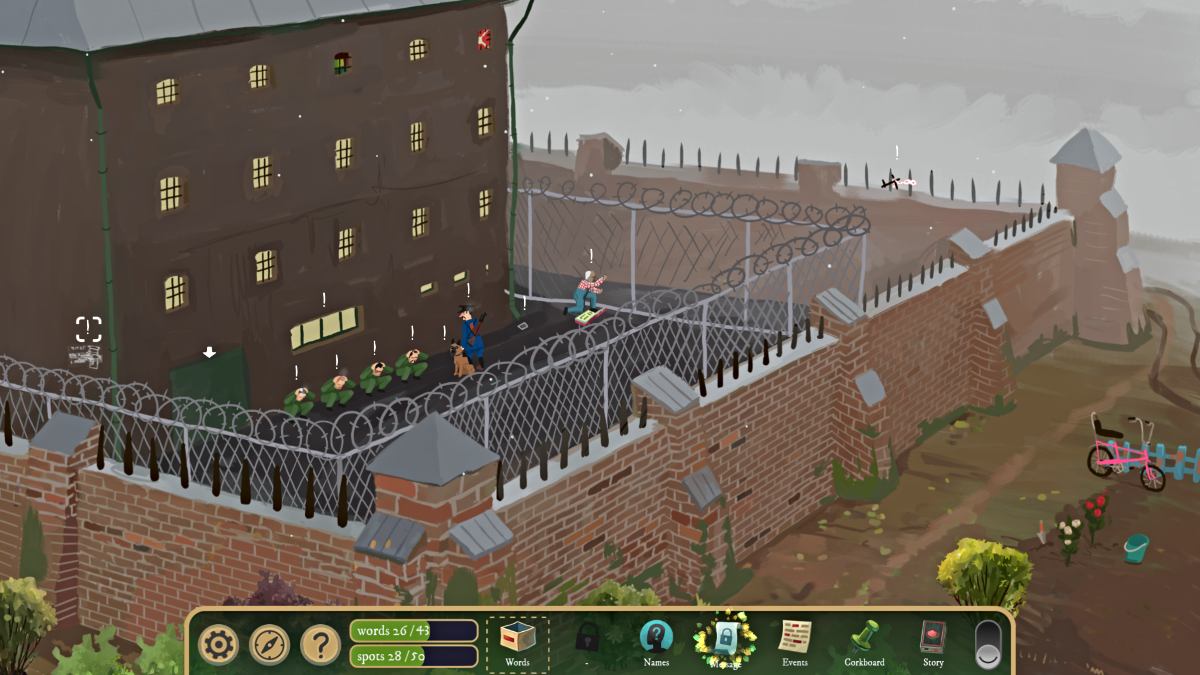Open the Corkboard
The width and height of the screenshot is (1200, 675).
[x=864, y=642]
